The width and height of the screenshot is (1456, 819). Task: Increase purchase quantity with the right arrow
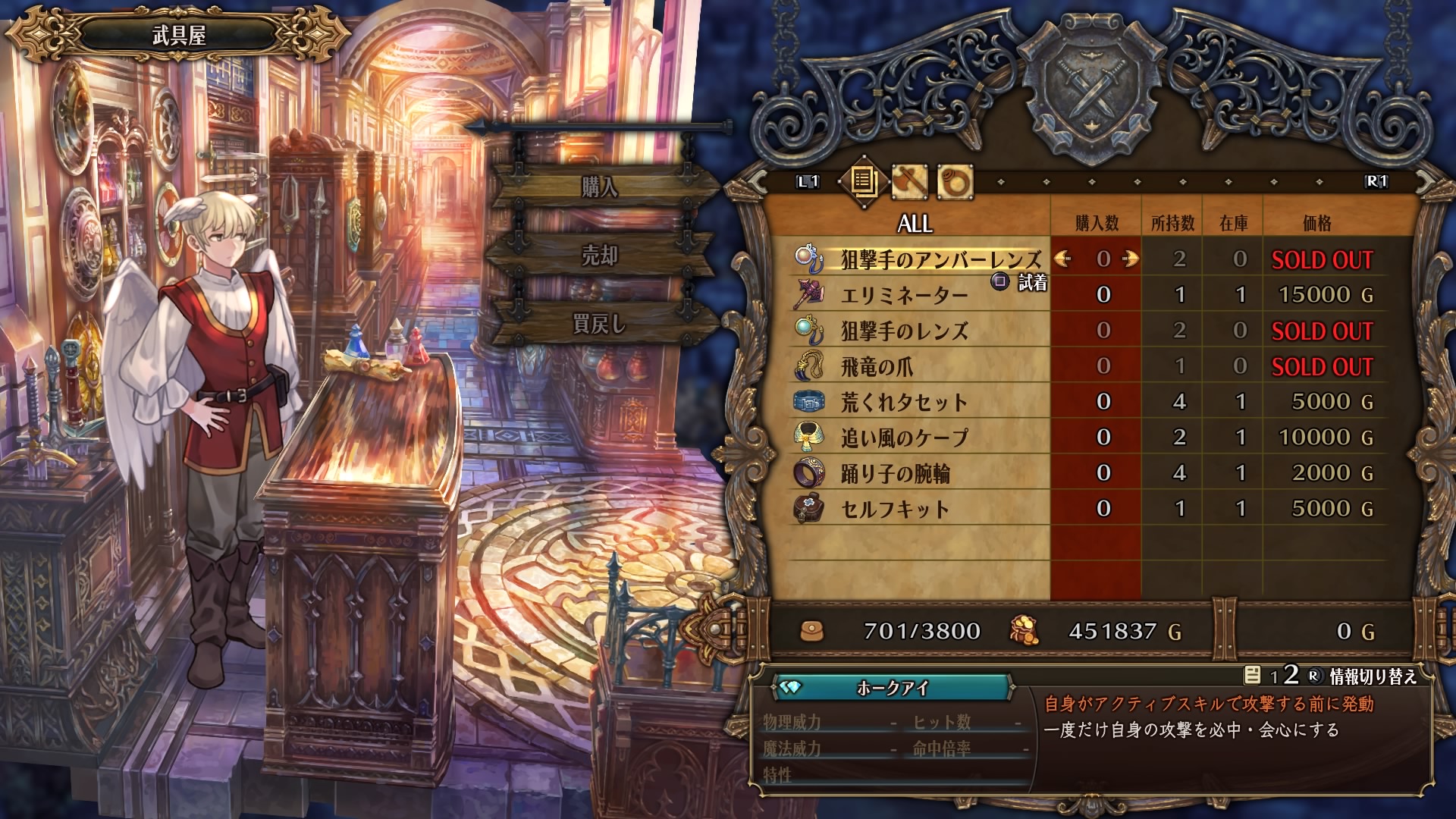pos(1131,259)
